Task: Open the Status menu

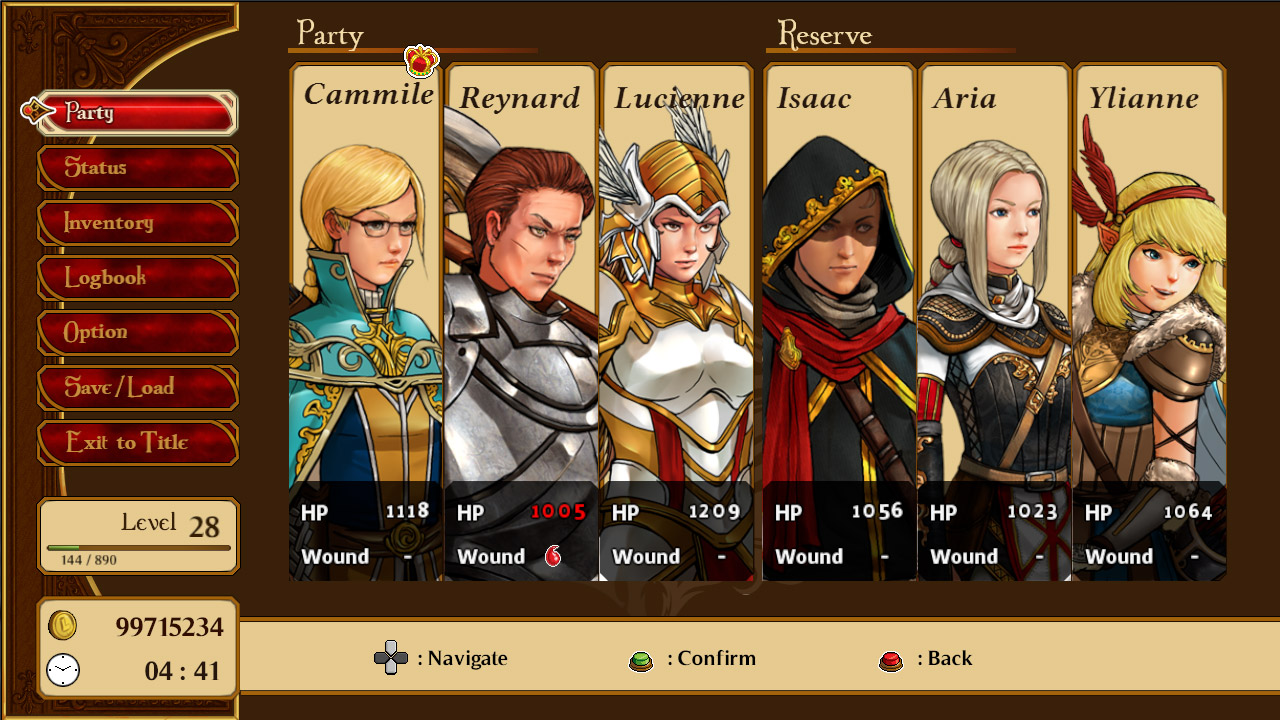Action: (137, 168)
